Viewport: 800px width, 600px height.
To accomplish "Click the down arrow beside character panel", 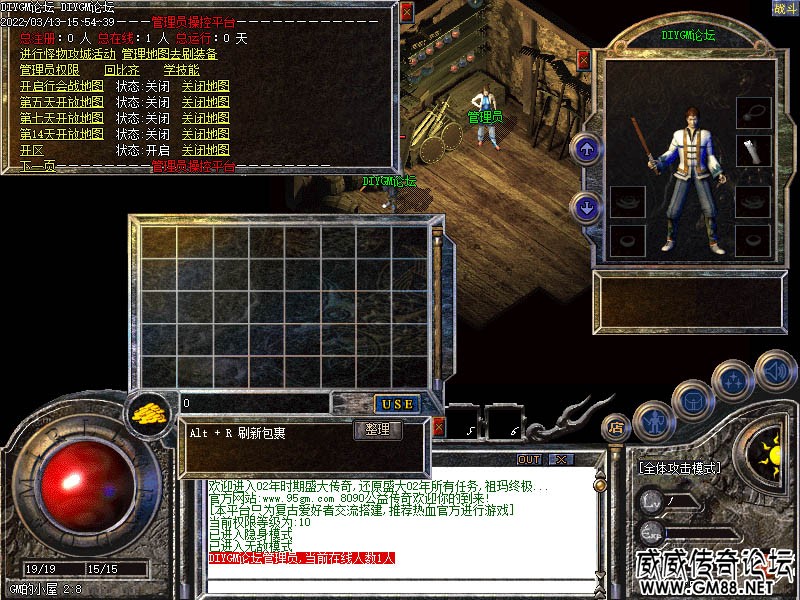I will [x=587, y=208].
